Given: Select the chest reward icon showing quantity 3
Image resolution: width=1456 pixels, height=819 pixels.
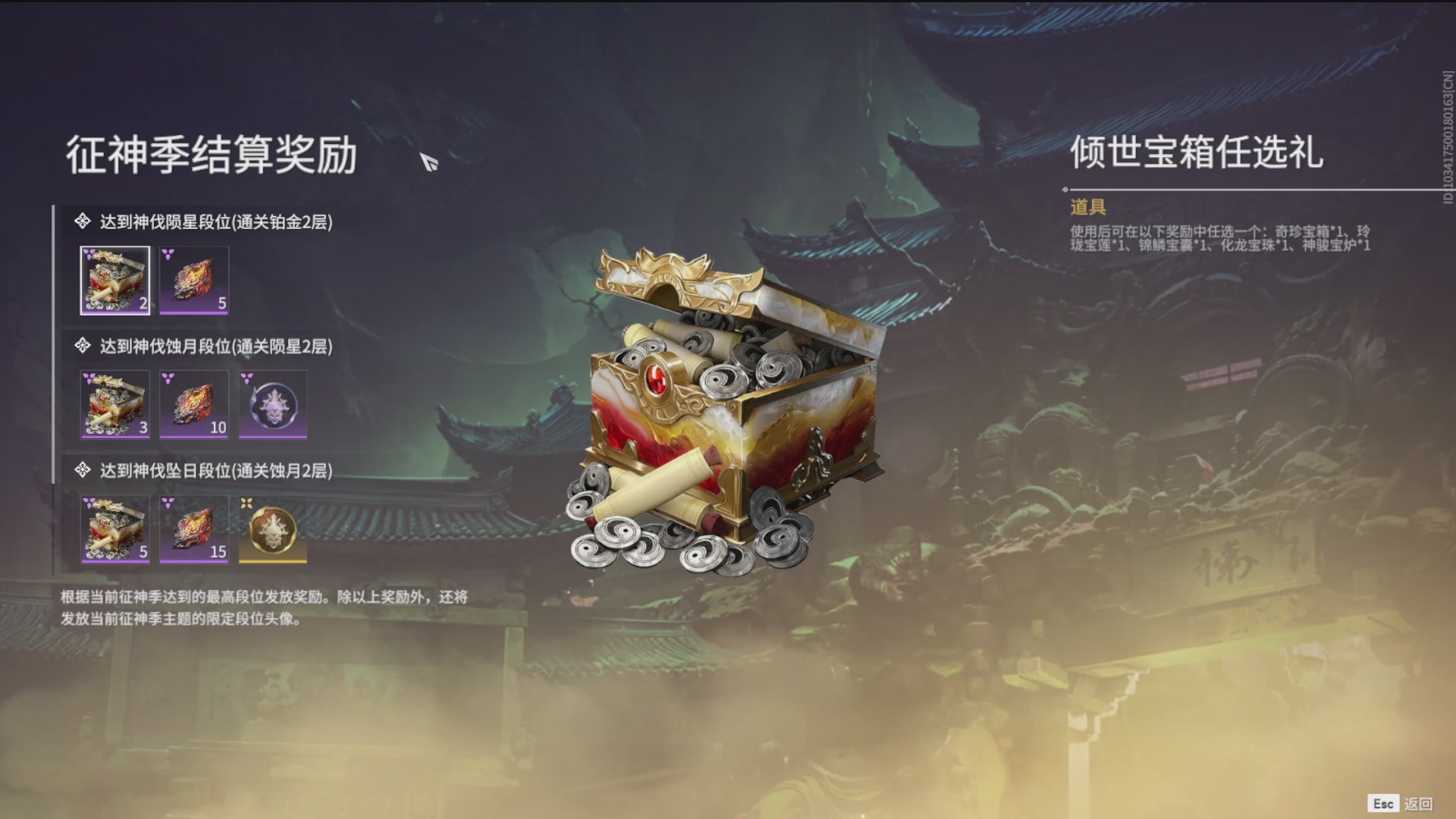Looking at the screenshot, I should tap(115, 406).
